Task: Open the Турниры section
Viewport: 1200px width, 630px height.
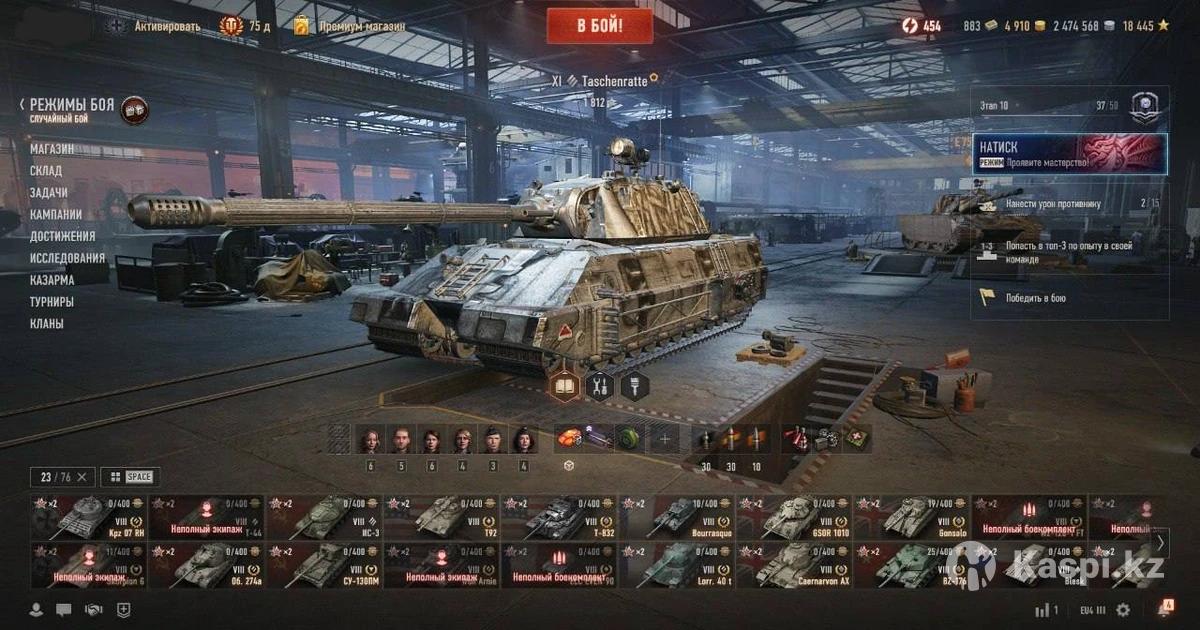Action: (51, 301)
